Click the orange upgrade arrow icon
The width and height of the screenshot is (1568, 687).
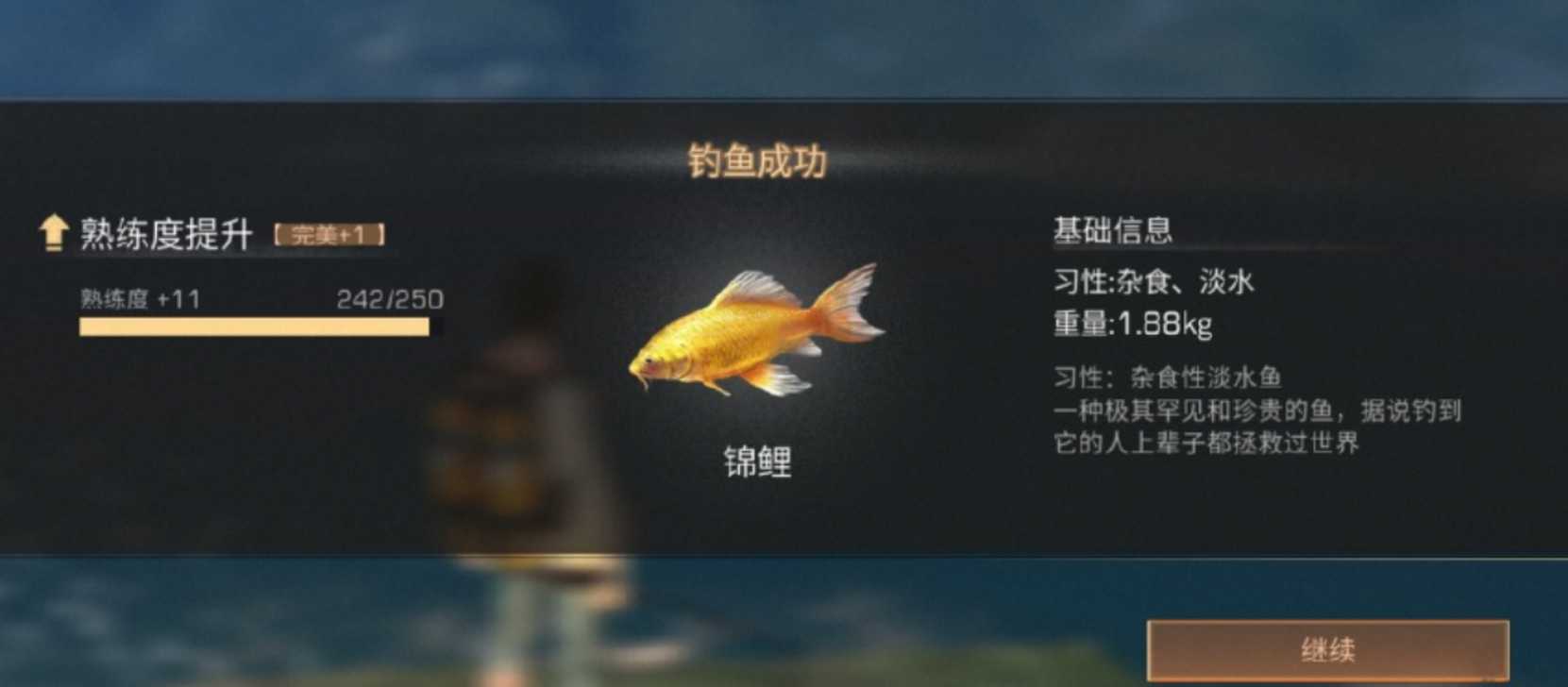(52, 233)
